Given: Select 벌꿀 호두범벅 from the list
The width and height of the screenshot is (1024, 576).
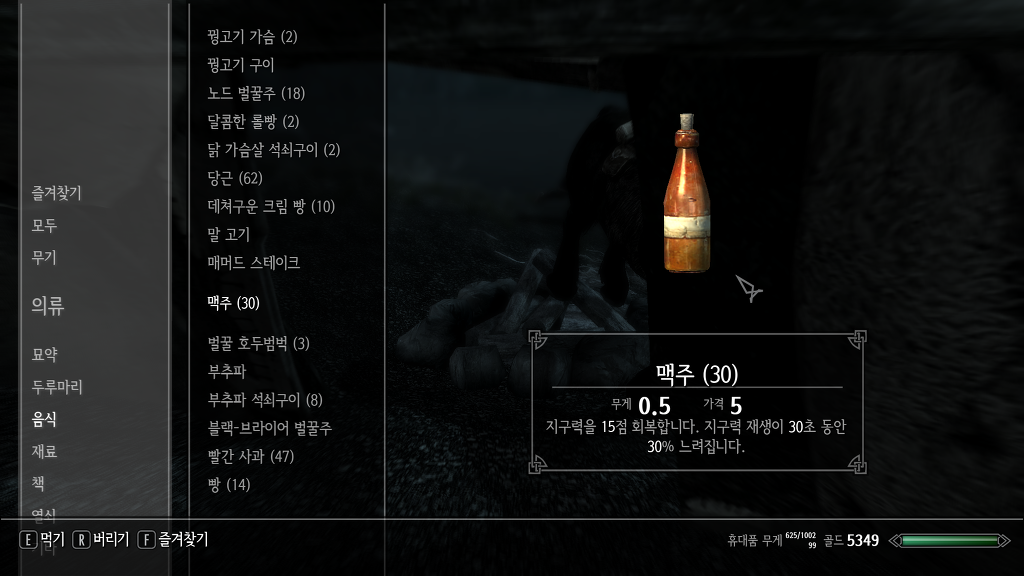Looking at the screenshot, I should (258, 344).
